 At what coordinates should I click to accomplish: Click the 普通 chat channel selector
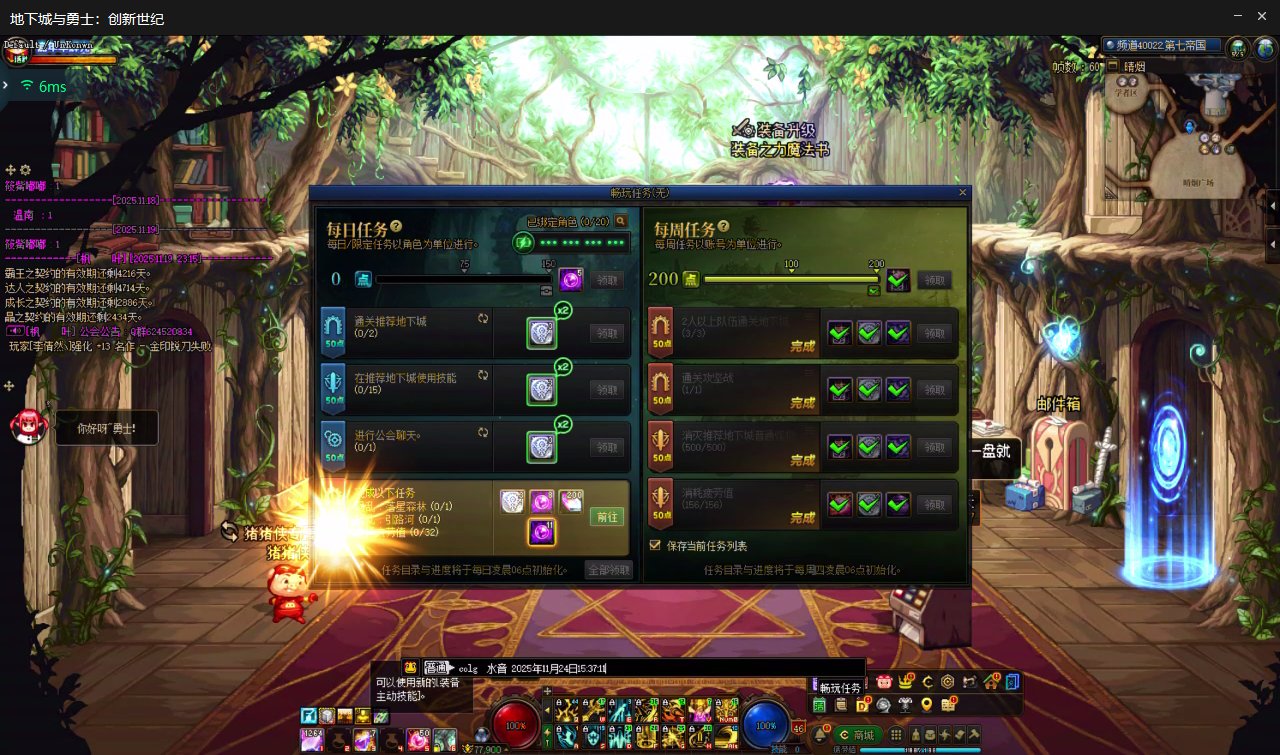pos(437,668)
